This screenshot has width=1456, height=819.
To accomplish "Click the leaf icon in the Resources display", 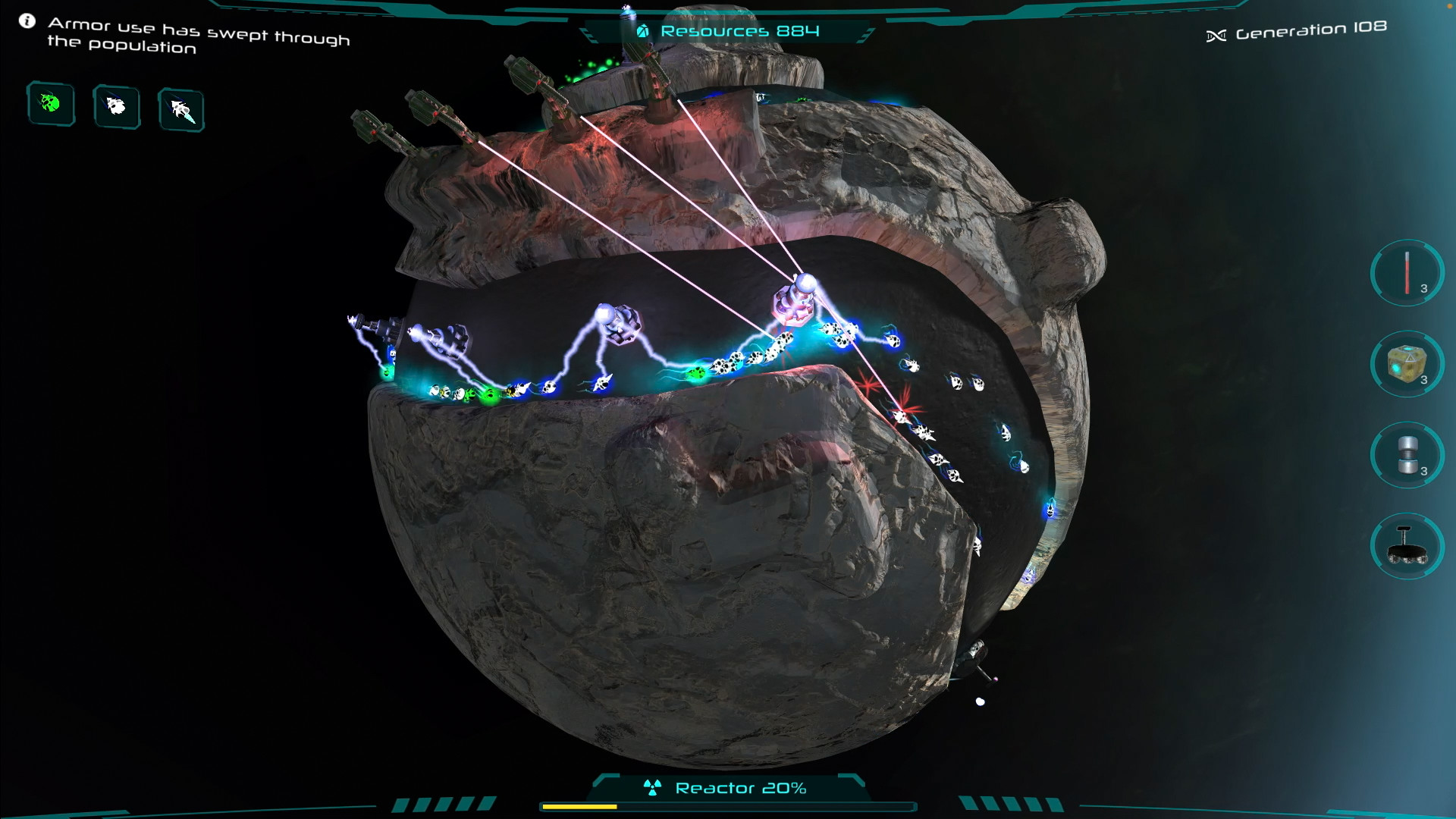I will [x=642, y=31].
